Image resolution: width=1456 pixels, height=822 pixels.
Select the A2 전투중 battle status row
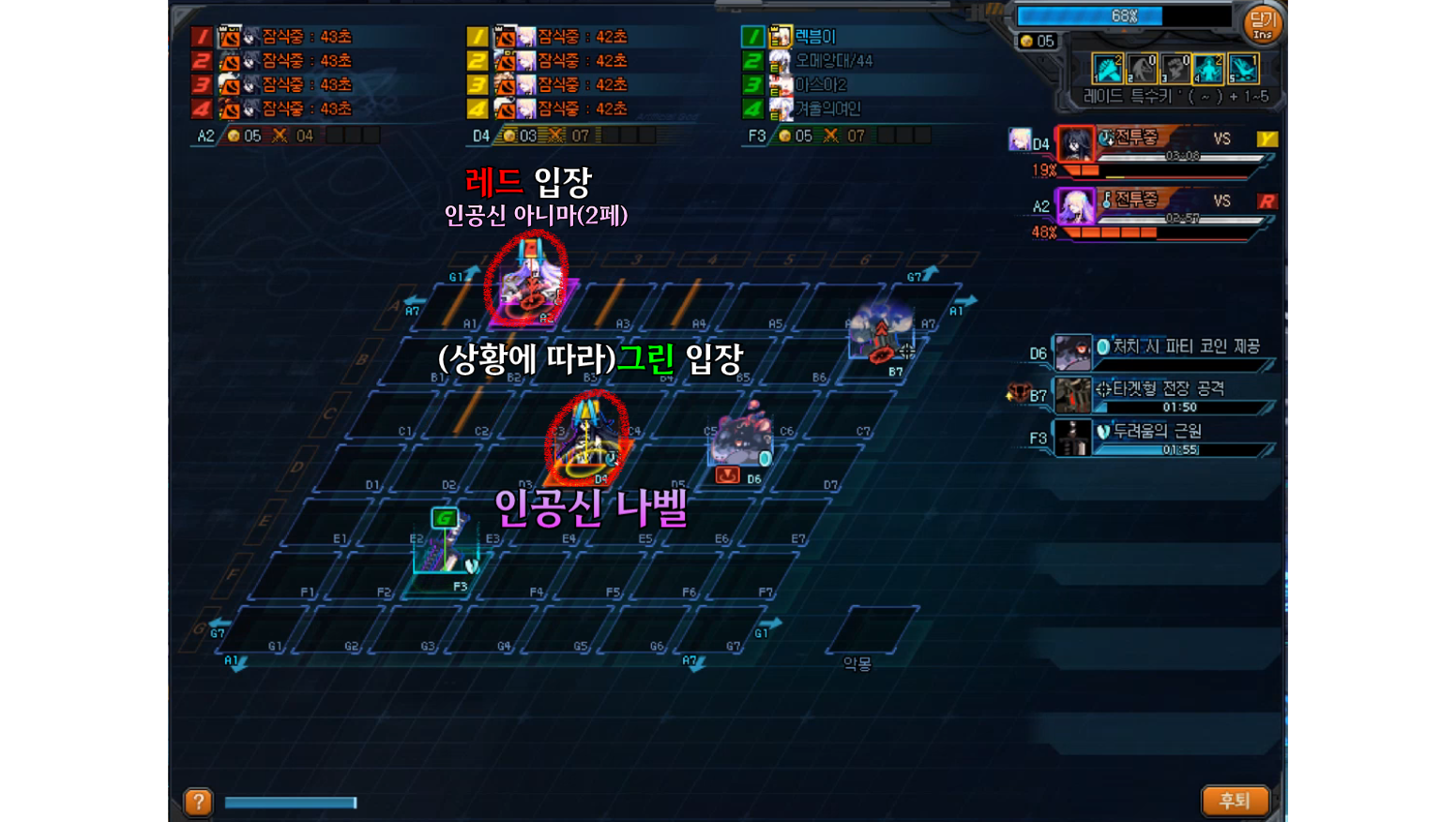(x=1165, y=207)
